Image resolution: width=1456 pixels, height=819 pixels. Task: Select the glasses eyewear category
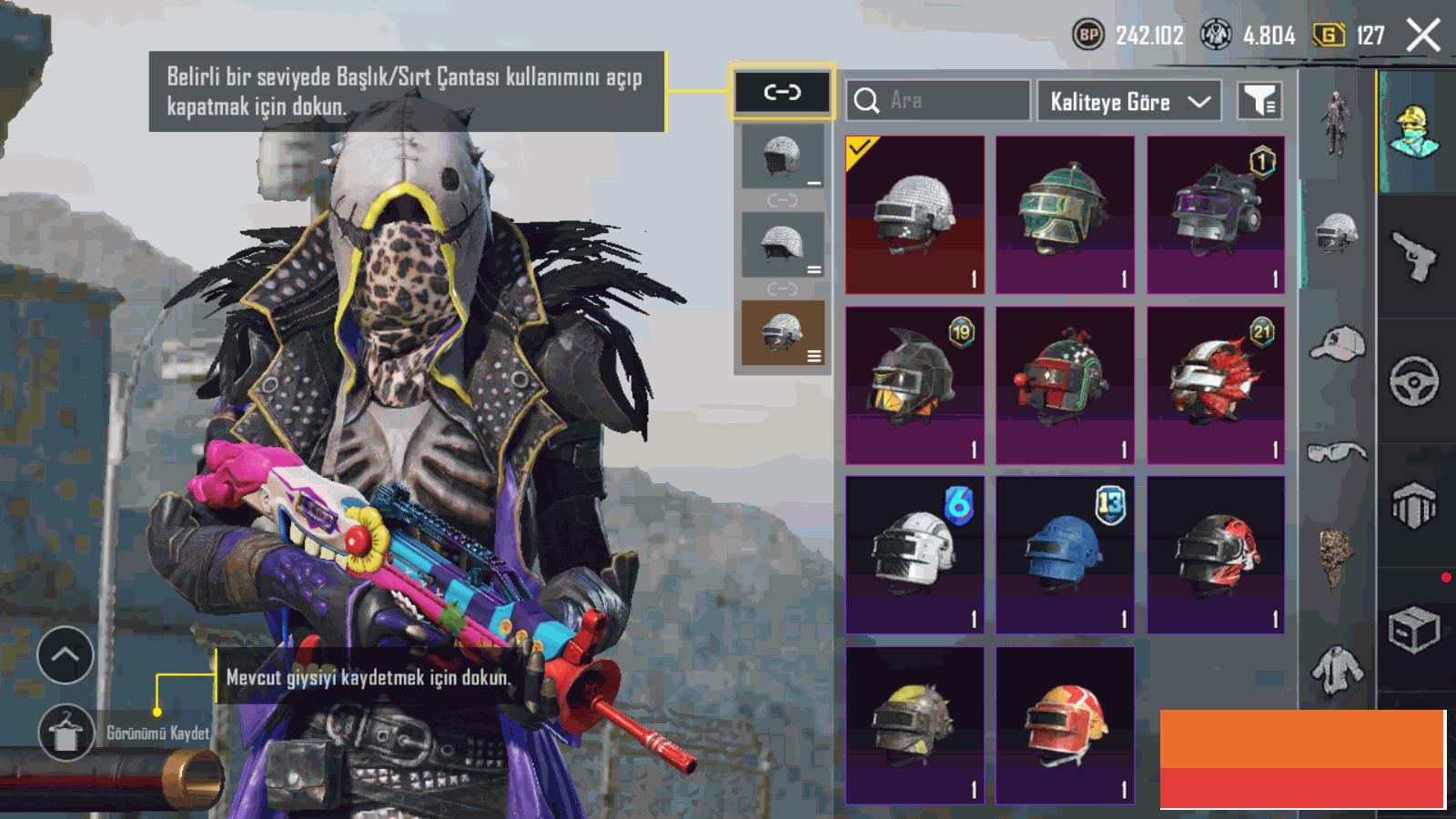(x=1337, y=451)
